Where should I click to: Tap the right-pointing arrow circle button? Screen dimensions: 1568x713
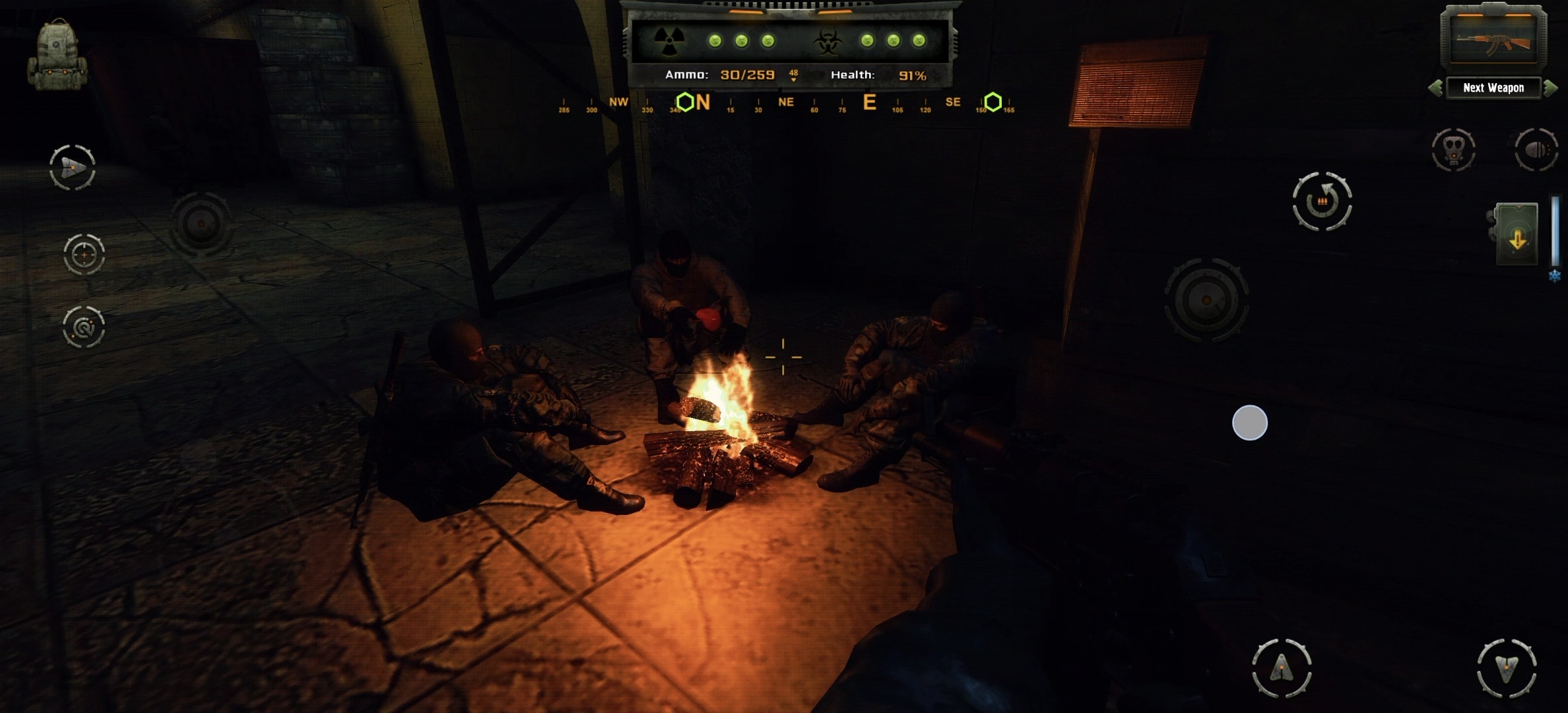pos(73,168)
